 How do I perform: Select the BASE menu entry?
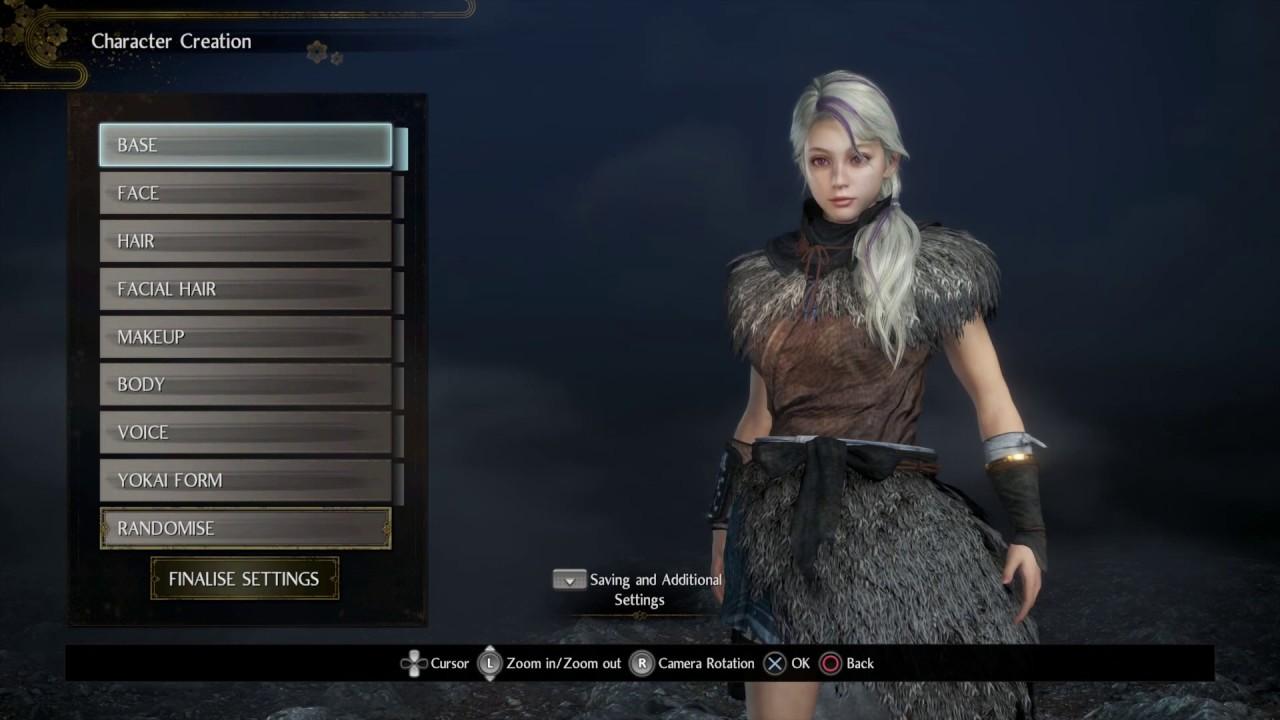245,145
